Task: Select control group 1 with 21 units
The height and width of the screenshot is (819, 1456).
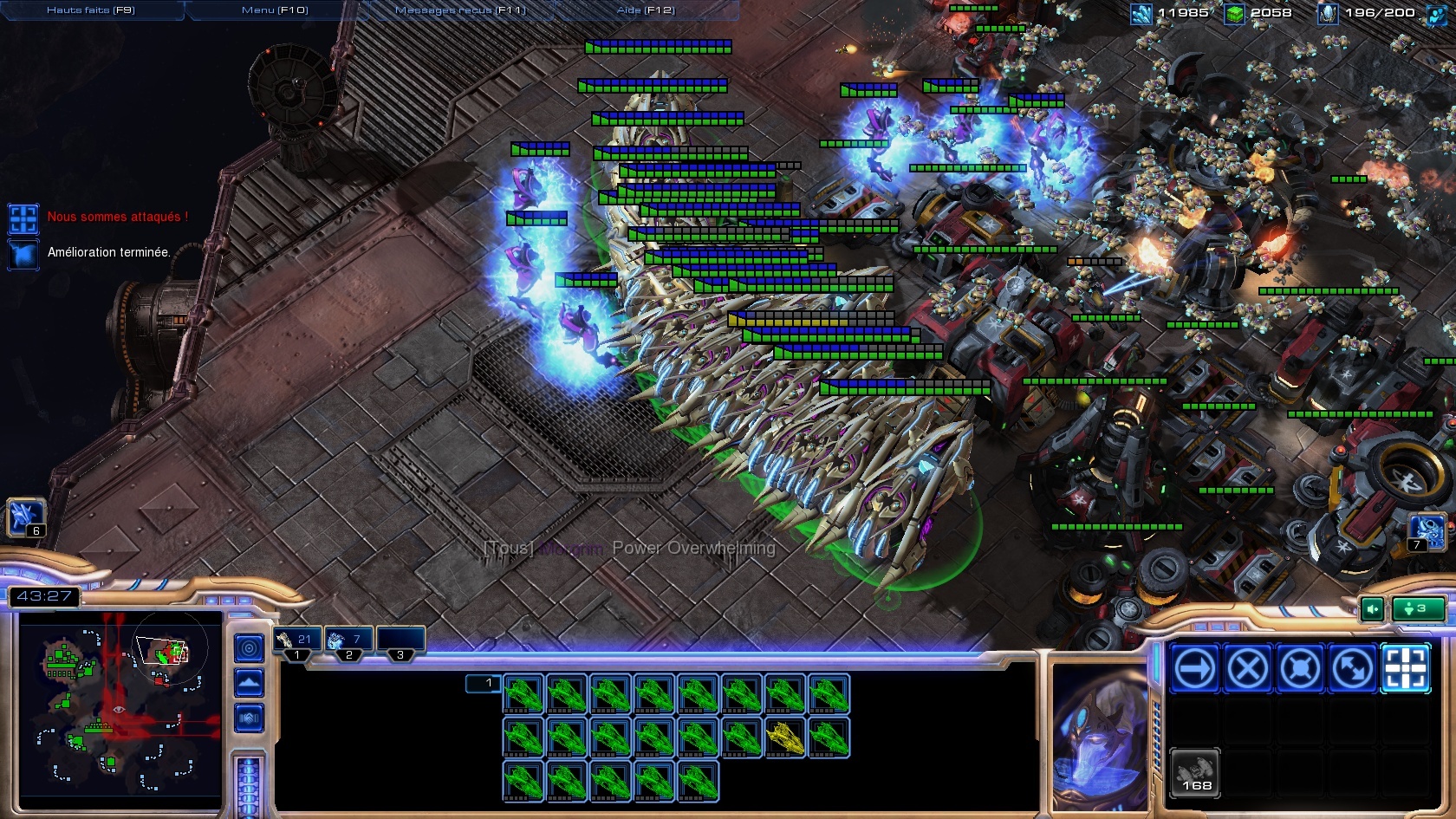Action: click(x=297, y=640)
